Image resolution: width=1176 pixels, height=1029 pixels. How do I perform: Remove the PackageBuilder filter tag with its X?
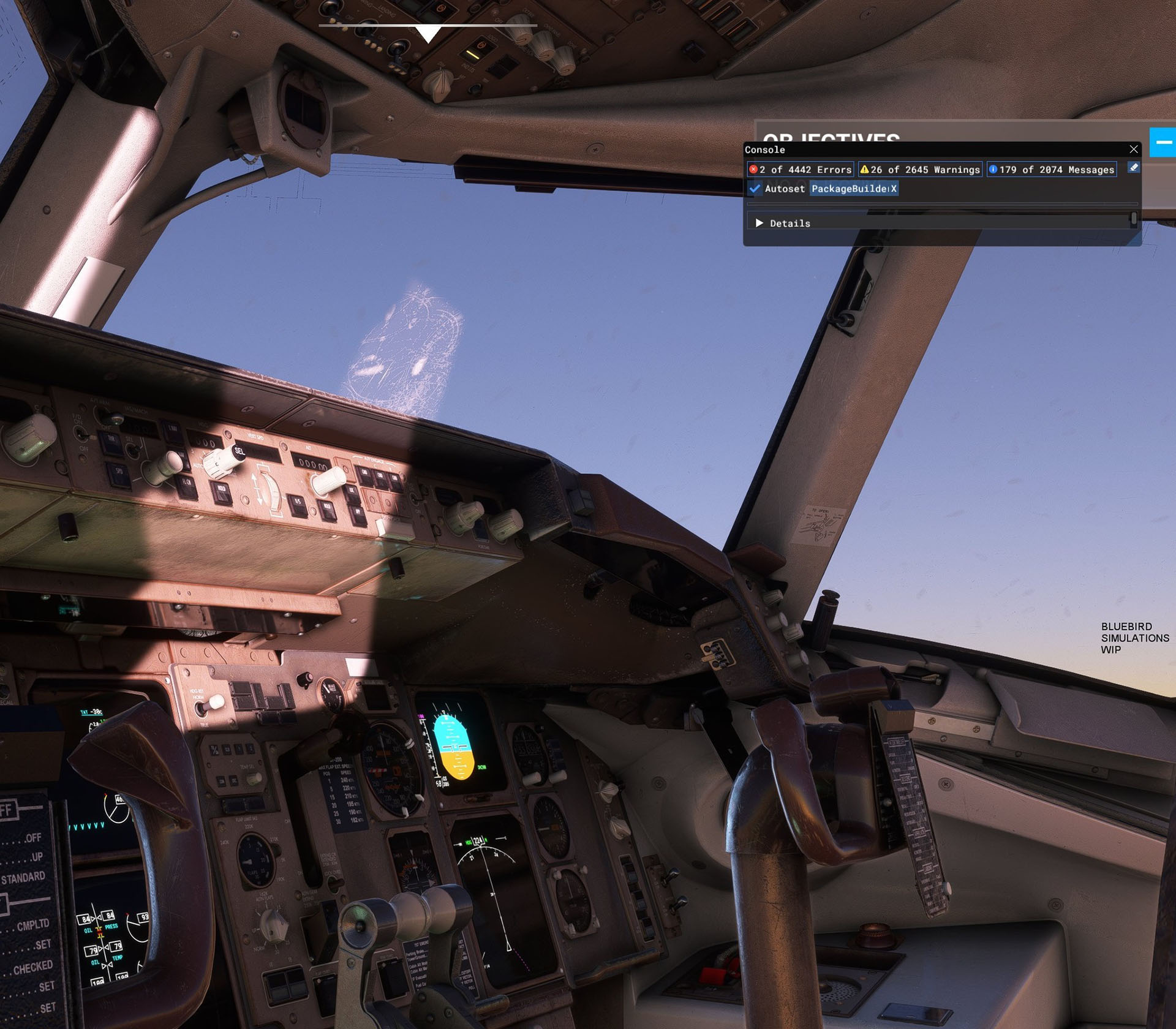(x=892, y=189)
